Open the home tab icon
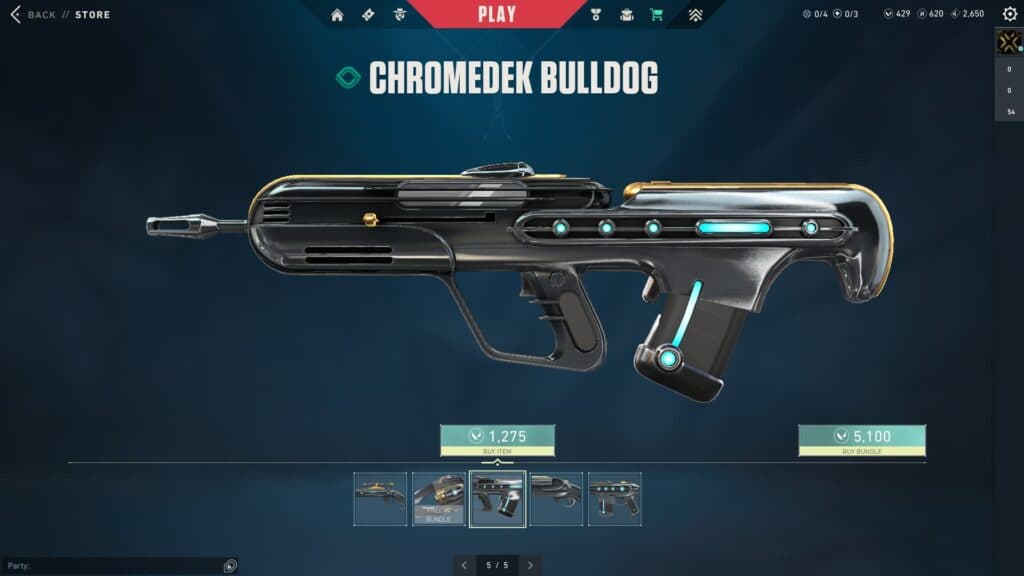 coord(337,15)
